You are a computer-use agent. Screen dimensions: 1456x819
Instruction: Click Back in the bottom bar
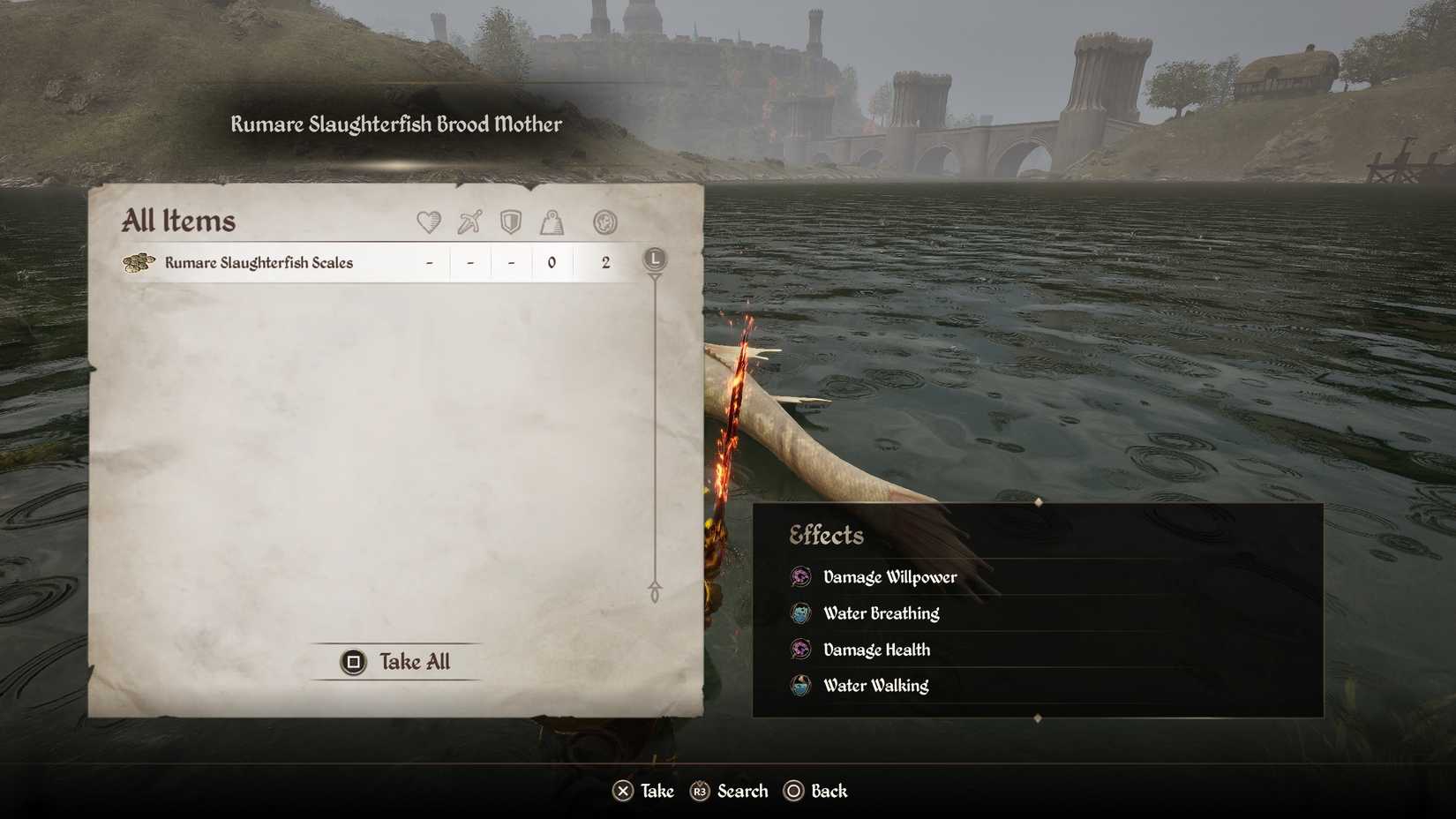coord(828,791)
